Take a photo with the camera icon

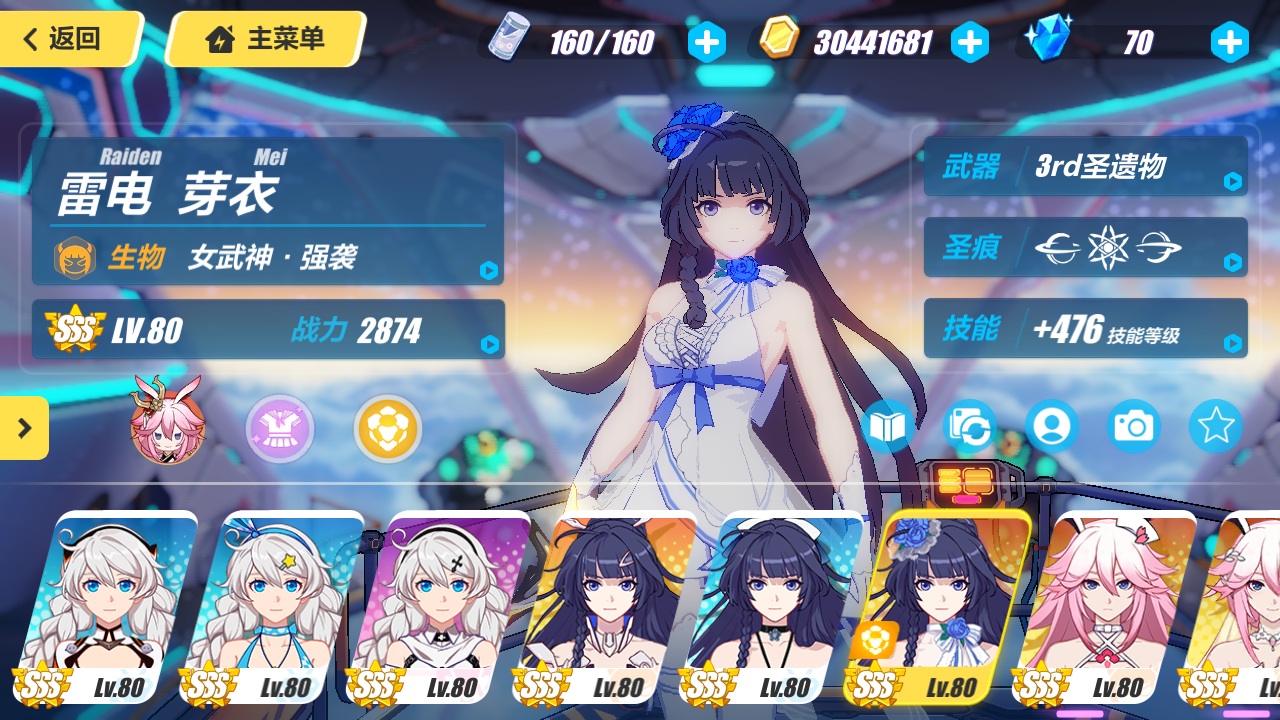coord(1133,427)
